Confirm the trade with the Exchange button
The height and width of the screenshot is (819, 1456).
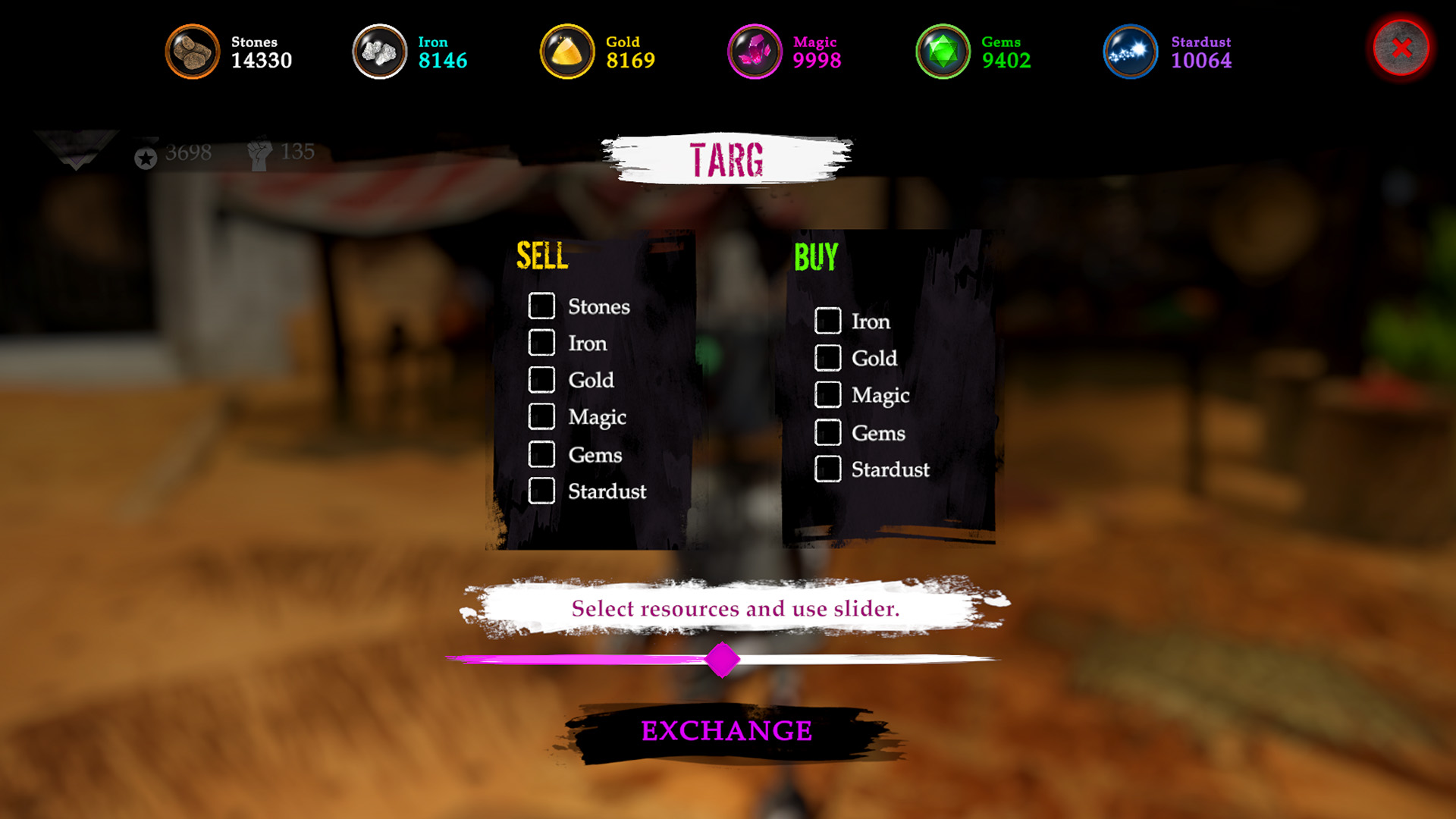coord(726,731)
